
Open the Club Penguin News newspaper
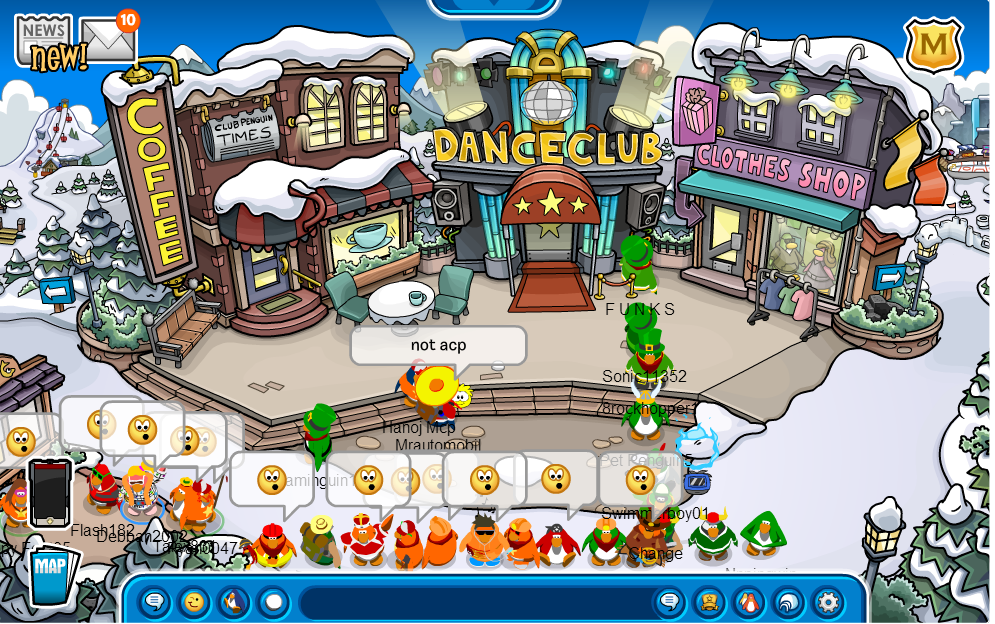pos(43,43)
